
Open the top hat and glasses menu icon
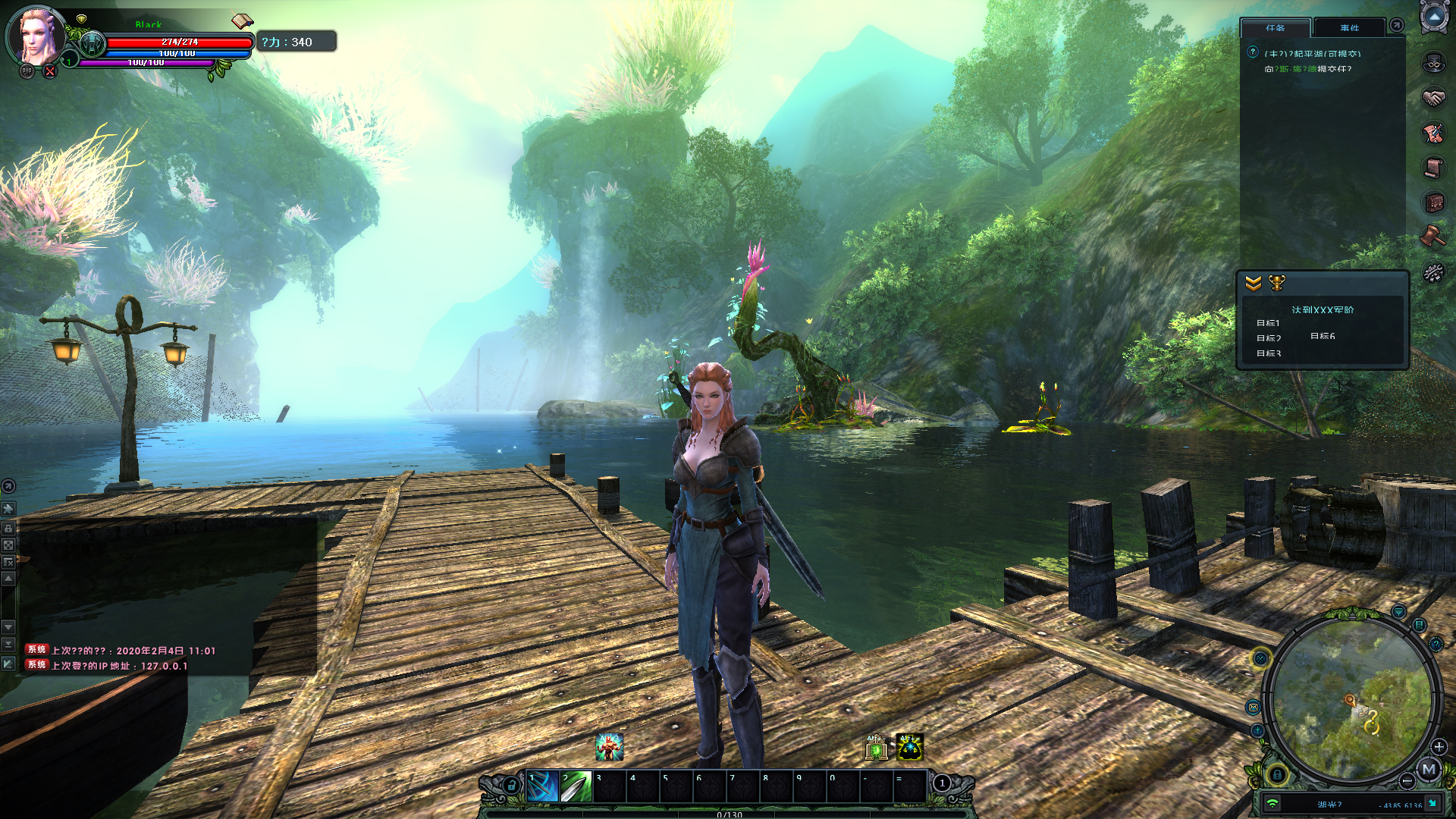1433,63
